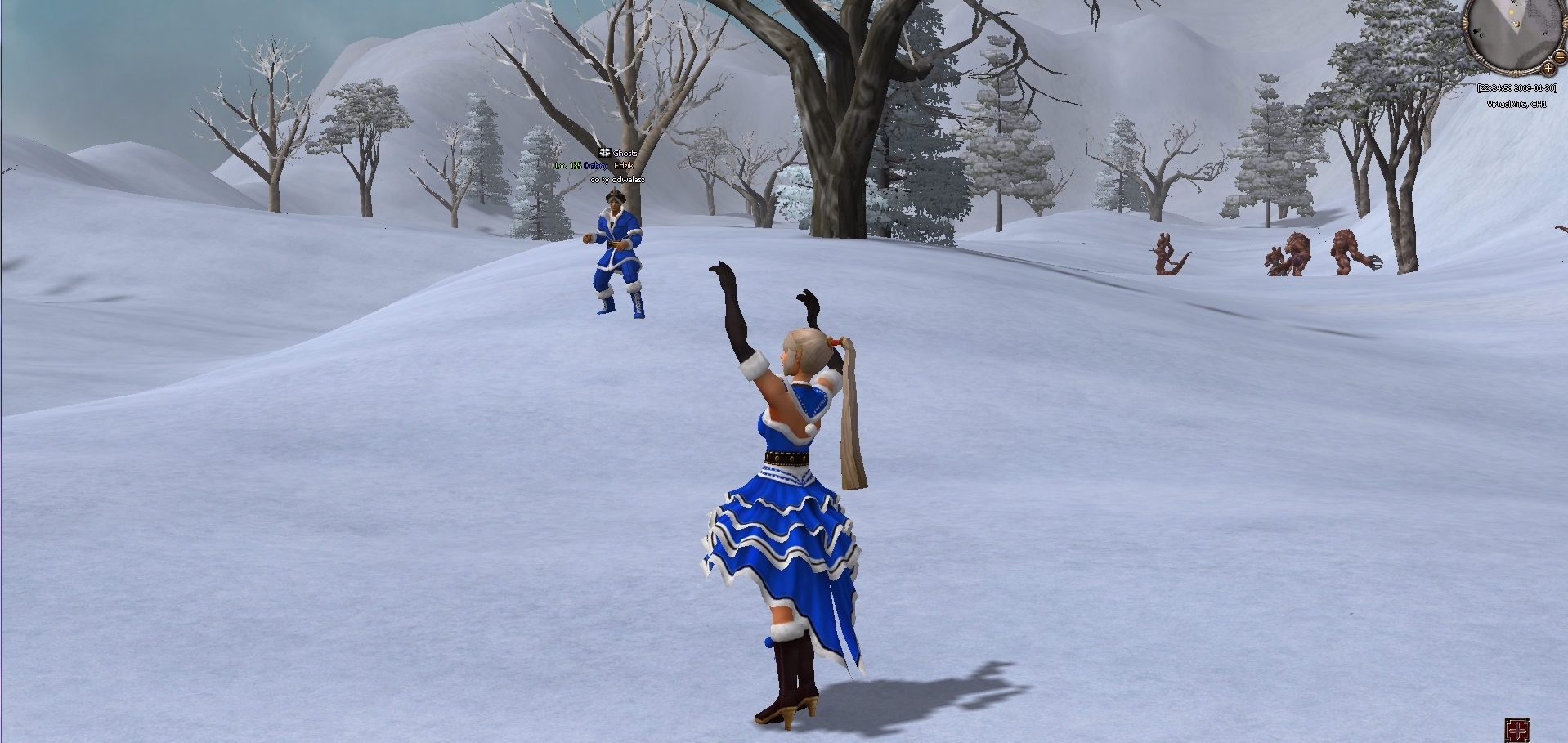This screenshot has width=1568, height=743.
Task: Click the red cross icon in the corner
Action: pyautogui.click(x=1517, y=730)
